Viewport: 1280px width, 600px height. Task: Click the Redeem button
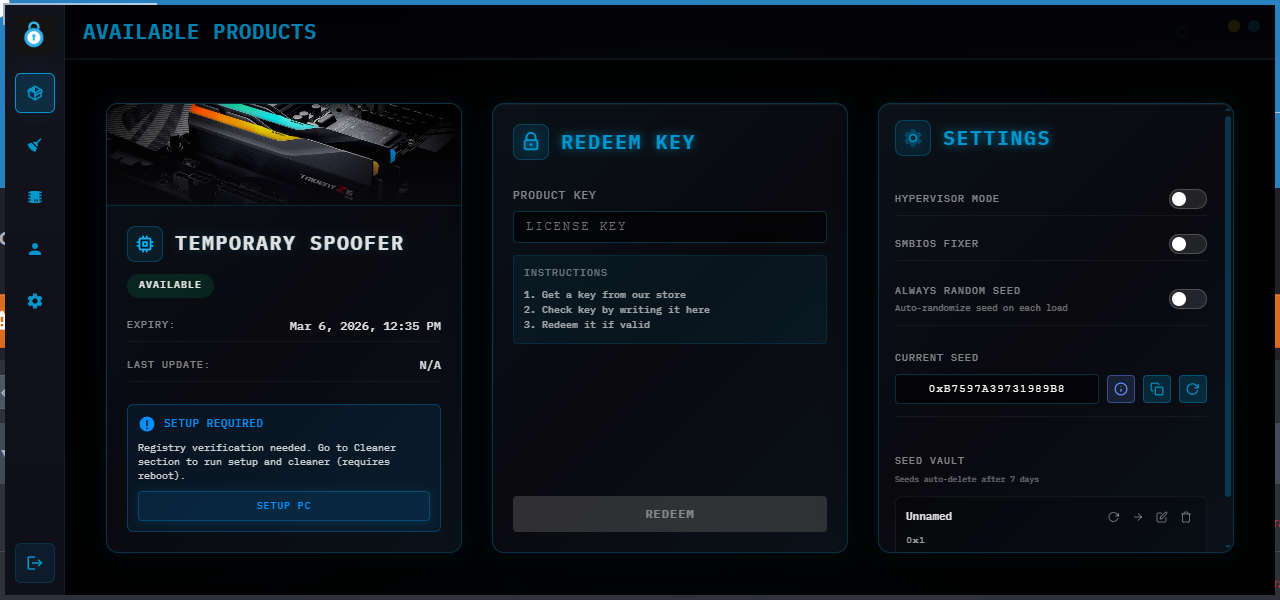click(x=670, y=514)
